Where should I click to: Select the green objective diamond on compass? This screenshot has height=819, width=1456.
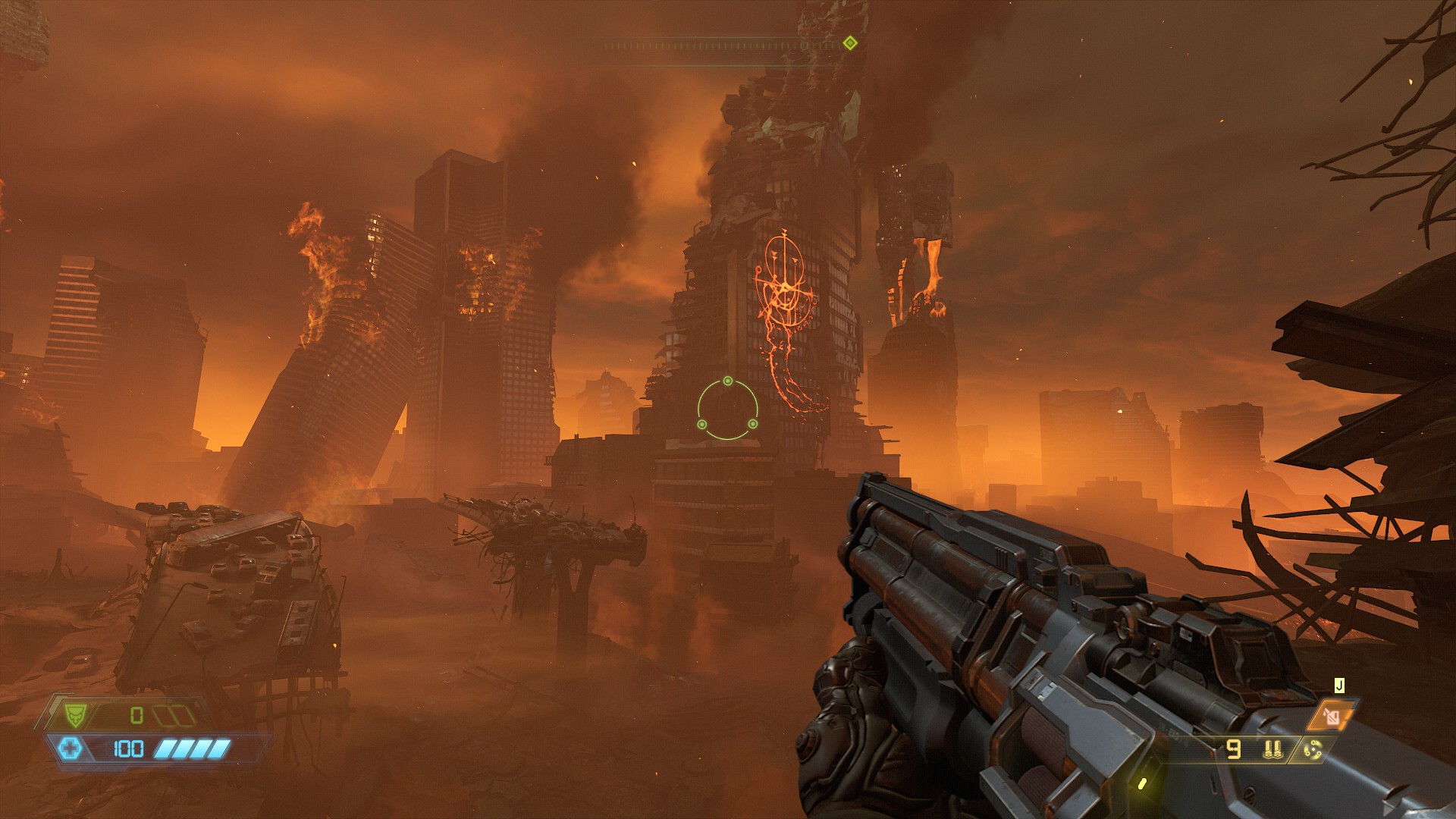850,43
